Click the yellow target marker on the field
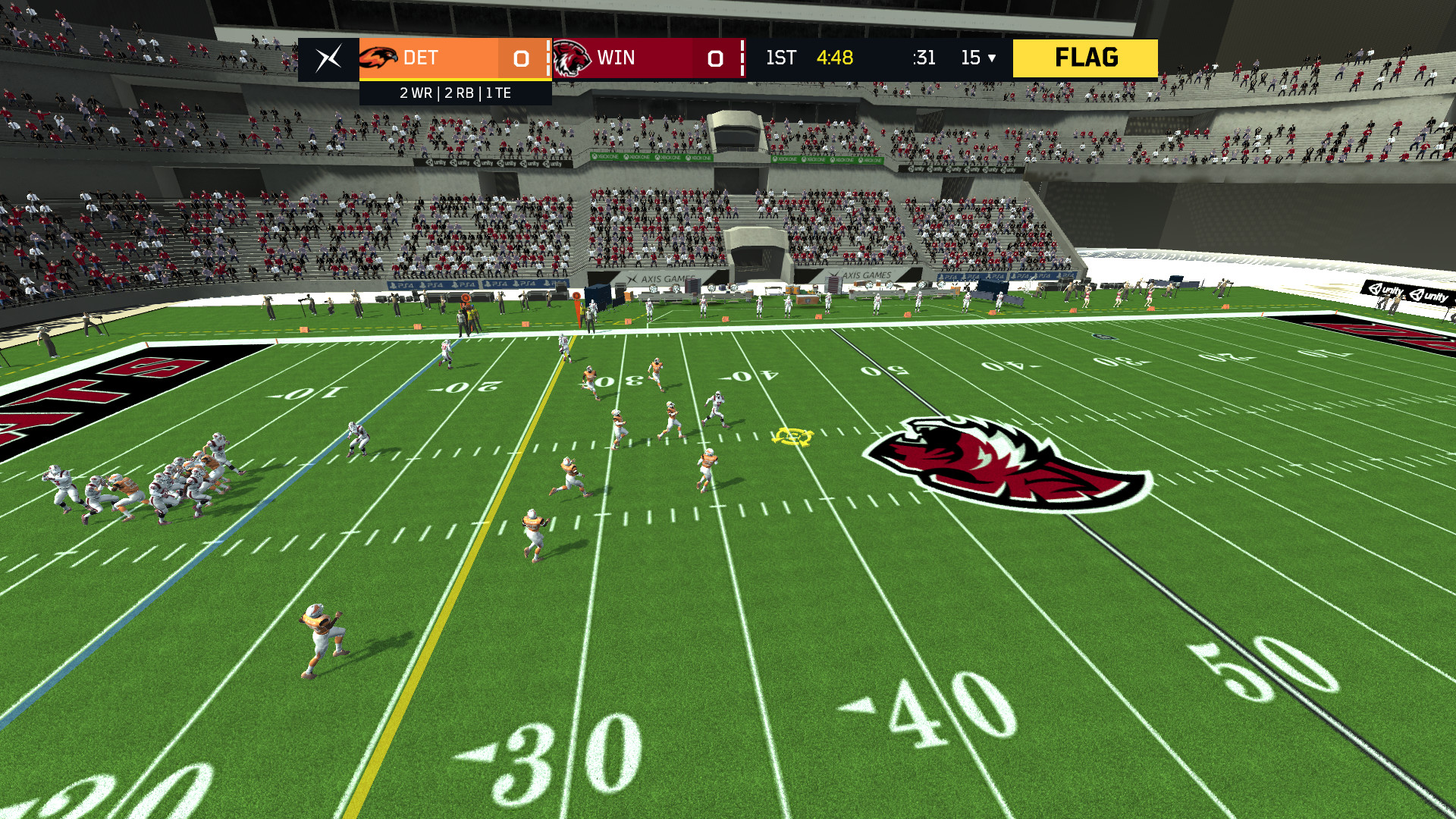Image resolution: width=1456 pixels, height=819 pixels. click(x=795, y=436)
